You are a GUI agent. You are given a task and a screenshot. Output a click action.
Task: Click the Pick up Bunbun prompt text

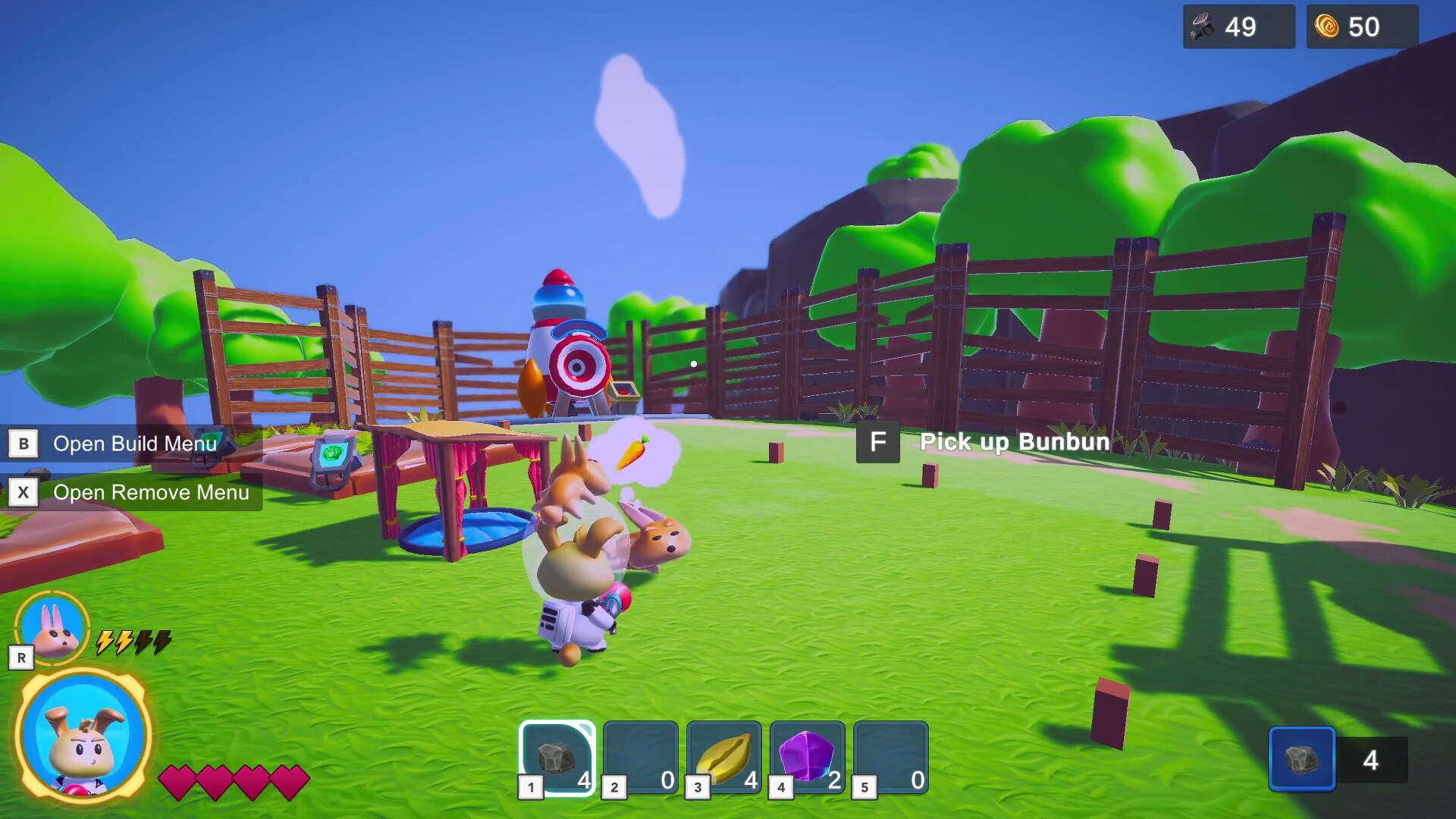point(1014,442)
